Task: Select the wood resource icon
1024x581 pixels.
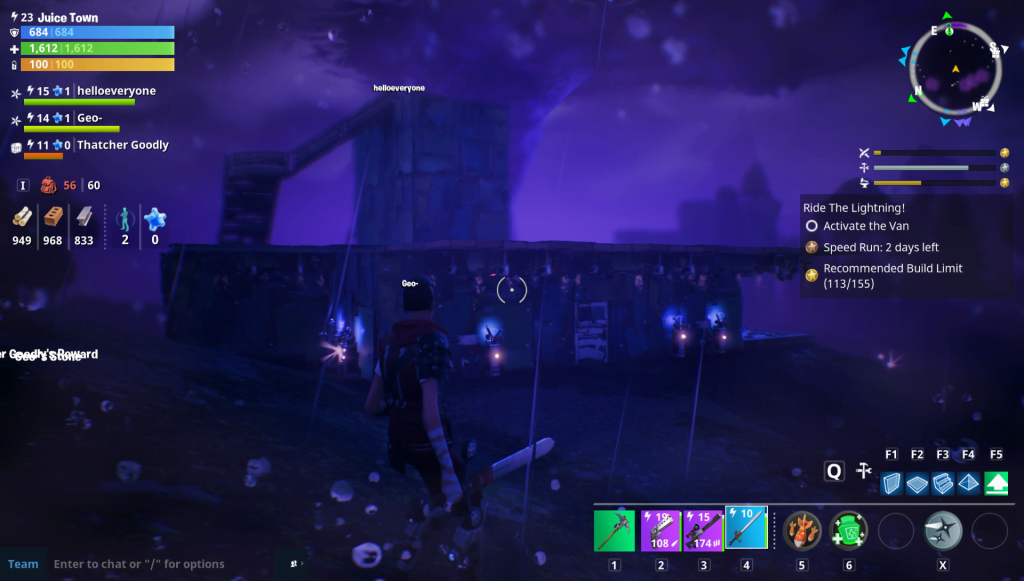Action: 23,218
